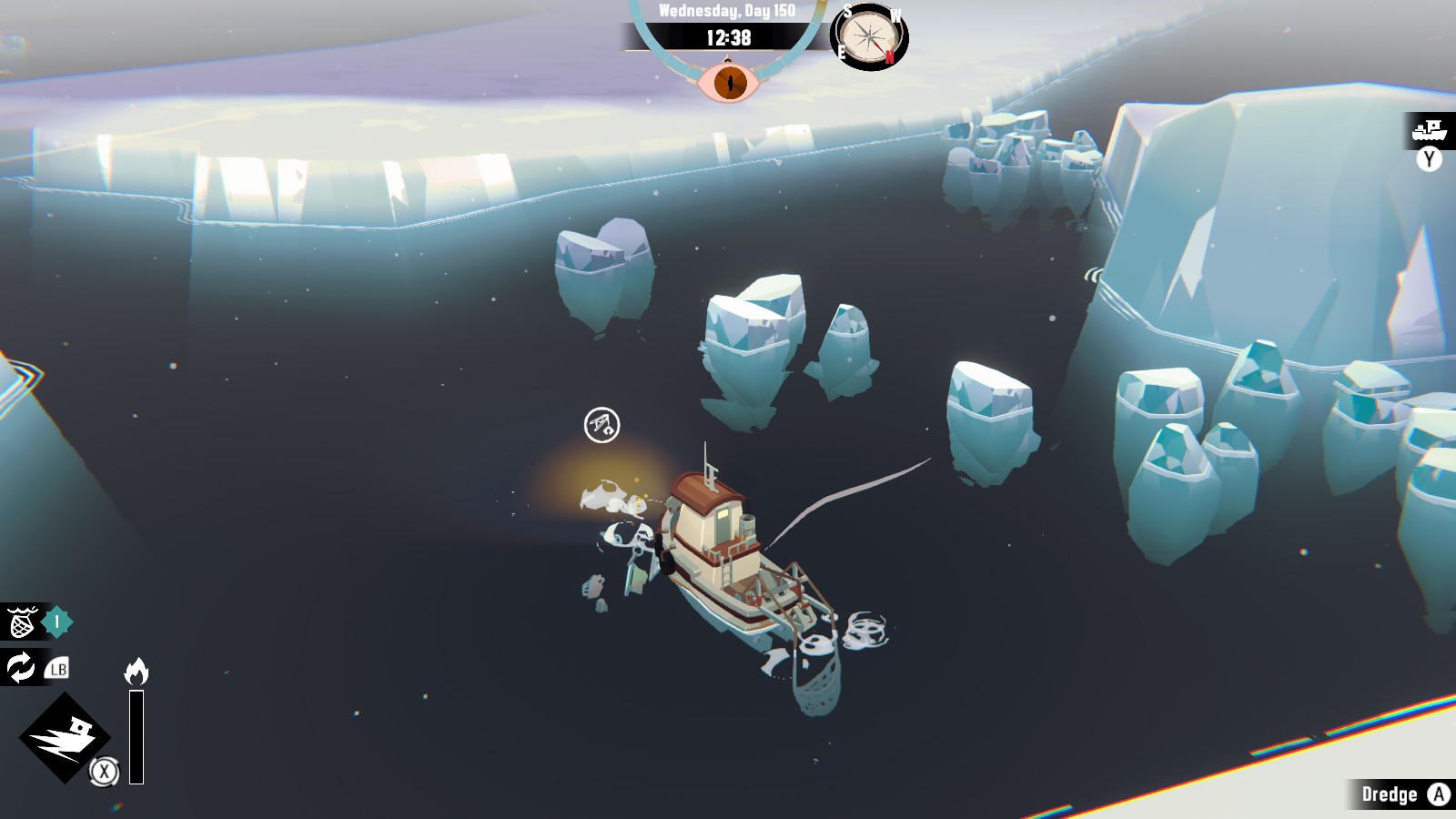The width and height of the screenshot is (1456, 819).
Task: Open the boat cargo icon
Action: [1430, 131]
